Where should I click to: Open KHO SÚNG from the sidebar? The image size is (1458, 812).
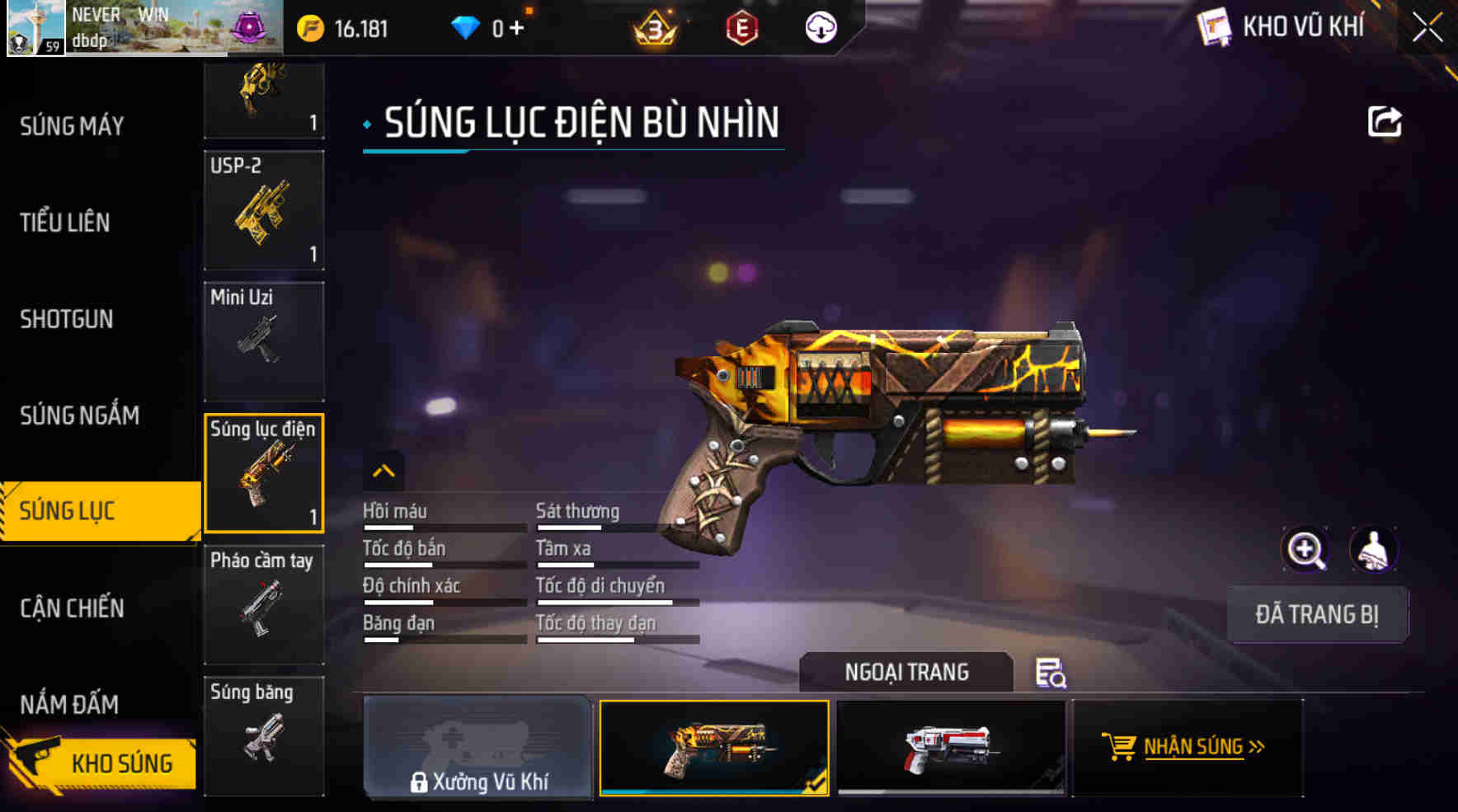107,763
